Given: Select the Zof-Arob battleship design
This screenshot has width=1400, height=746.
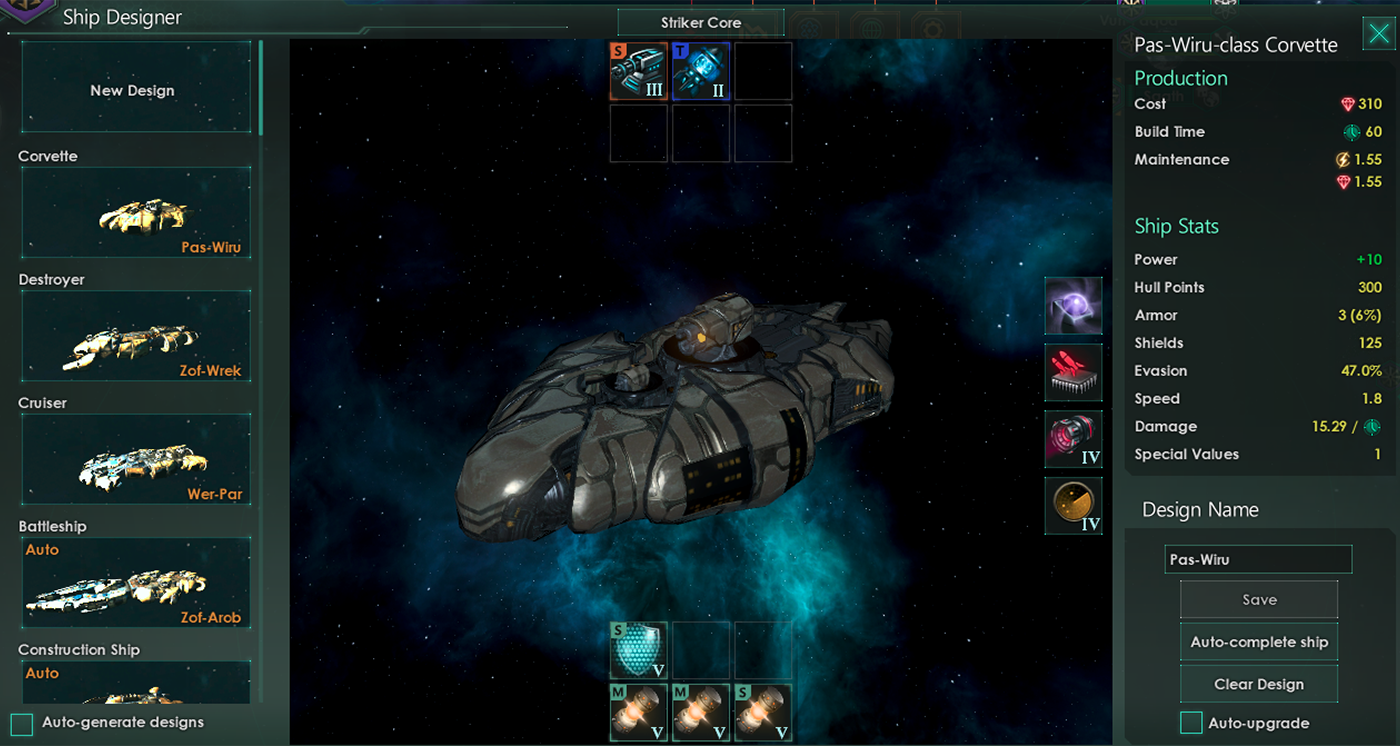Looking at the screenshot, I should 135,582.
